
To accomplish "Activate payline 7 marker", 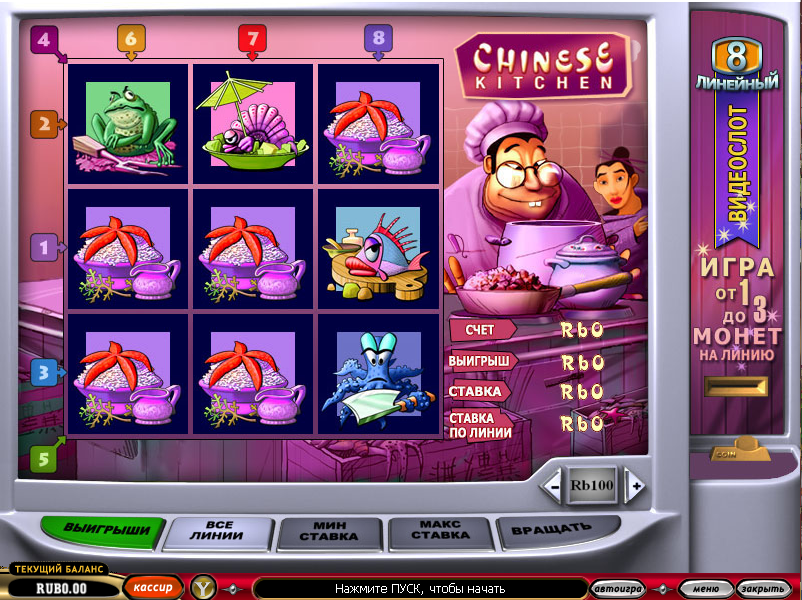I will [252, 39].
